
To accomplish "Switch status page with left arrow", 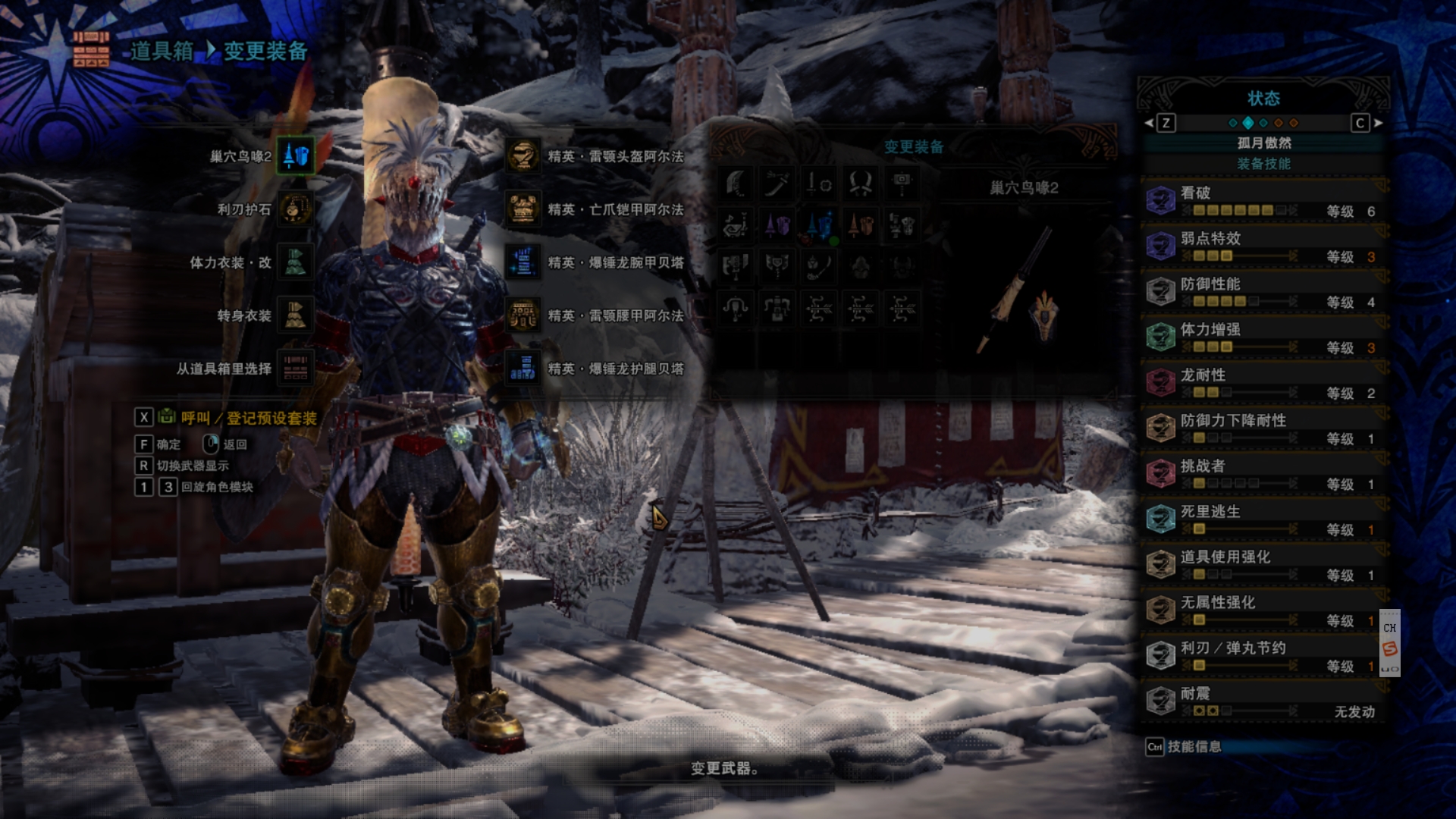I will (1150, 123).
